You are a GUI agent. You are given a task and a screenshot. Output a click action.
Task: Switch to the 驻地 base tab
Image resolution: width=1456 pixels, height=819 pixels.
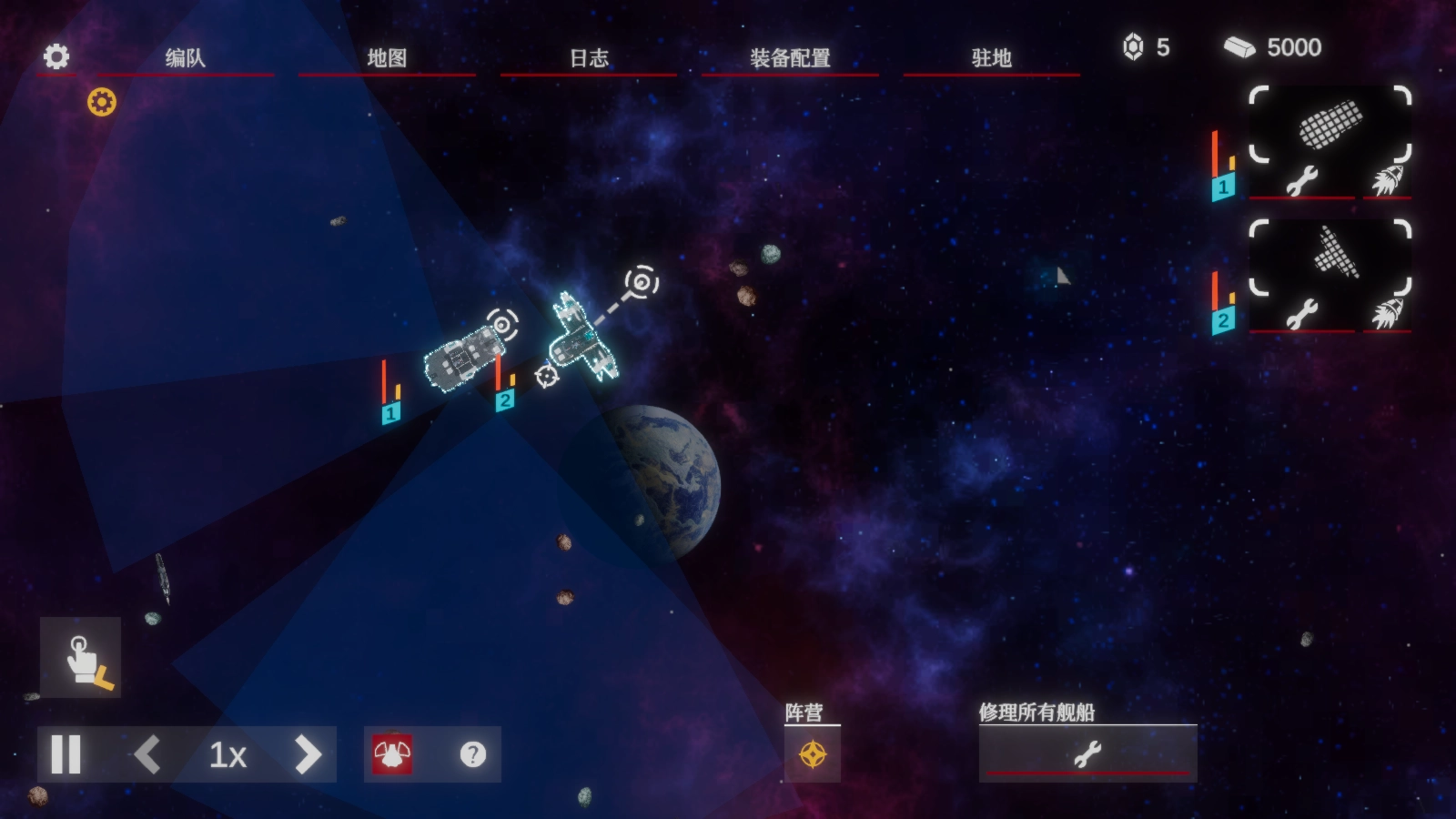click(991, 58)
